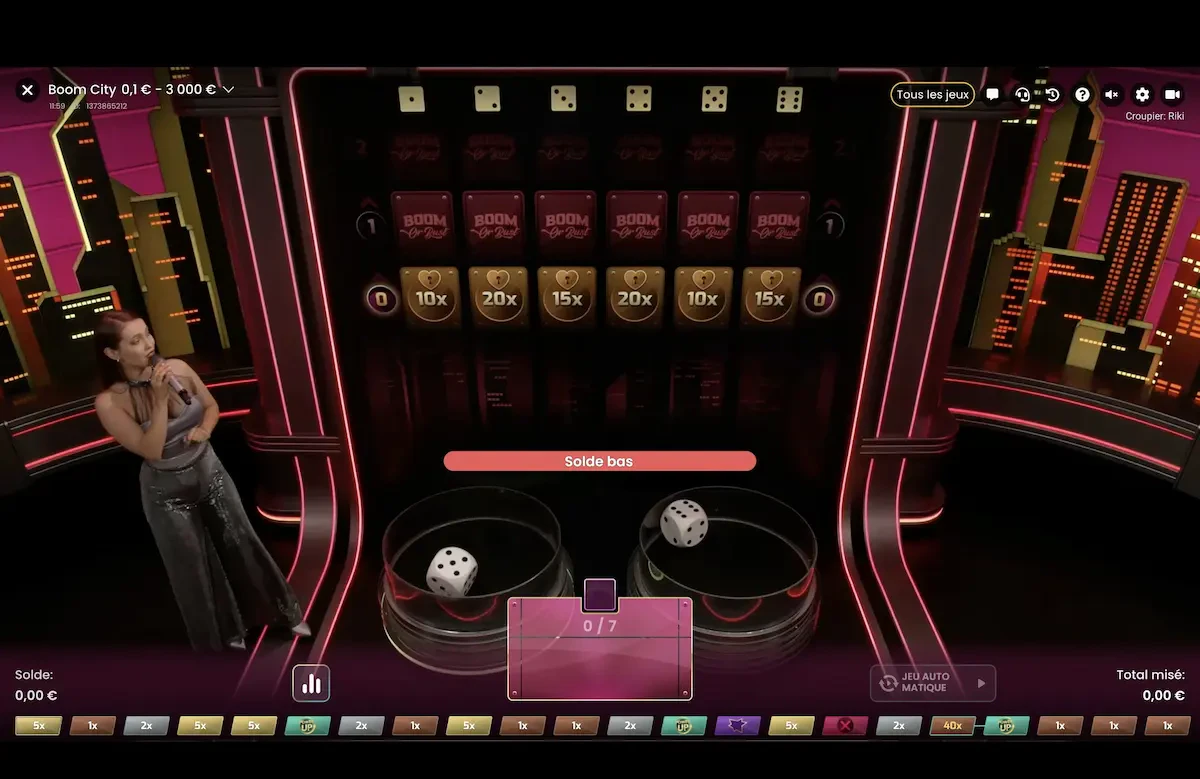The width and height of the screenshot is (1200, 779).
Task: Open the help question mark
Action: click(1082, 95)
